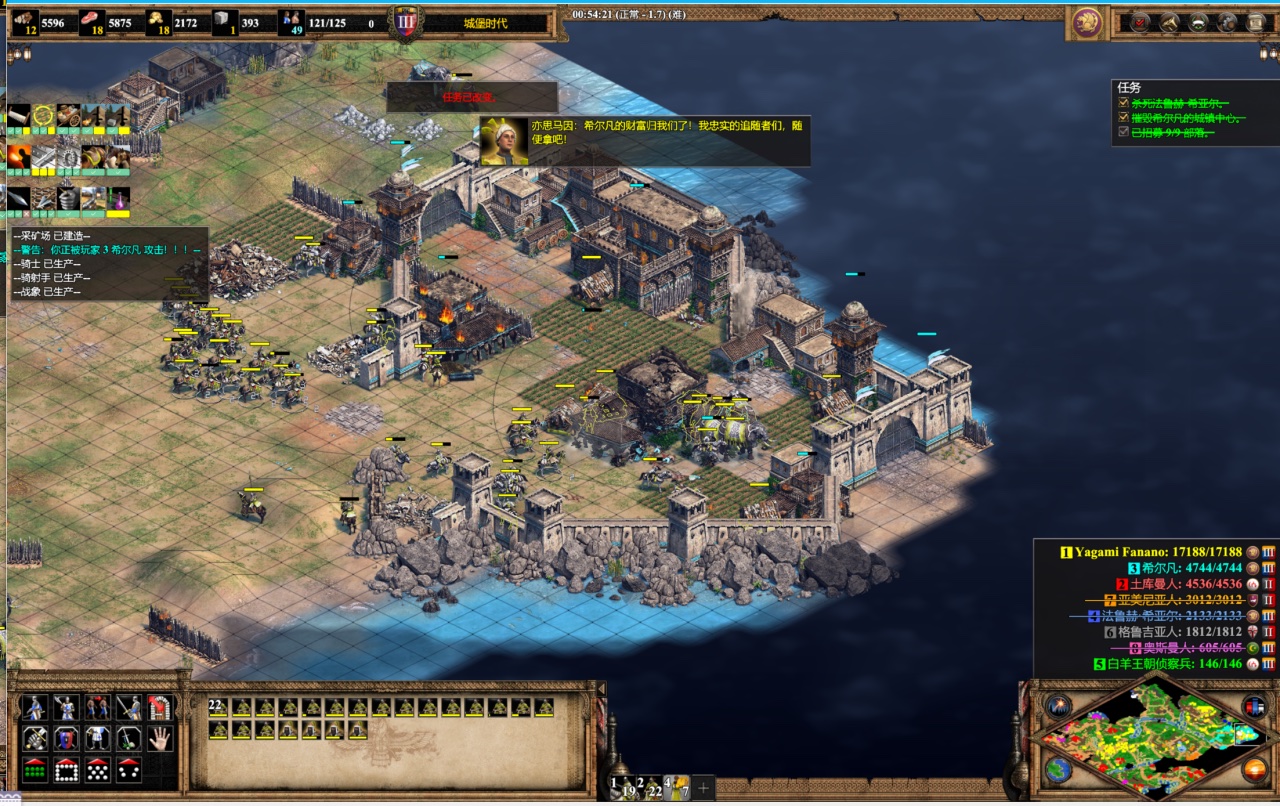Select the open hand stop command
This screenshot has width=1280, height=806.
pyautogui.click(x=160, y=738)
